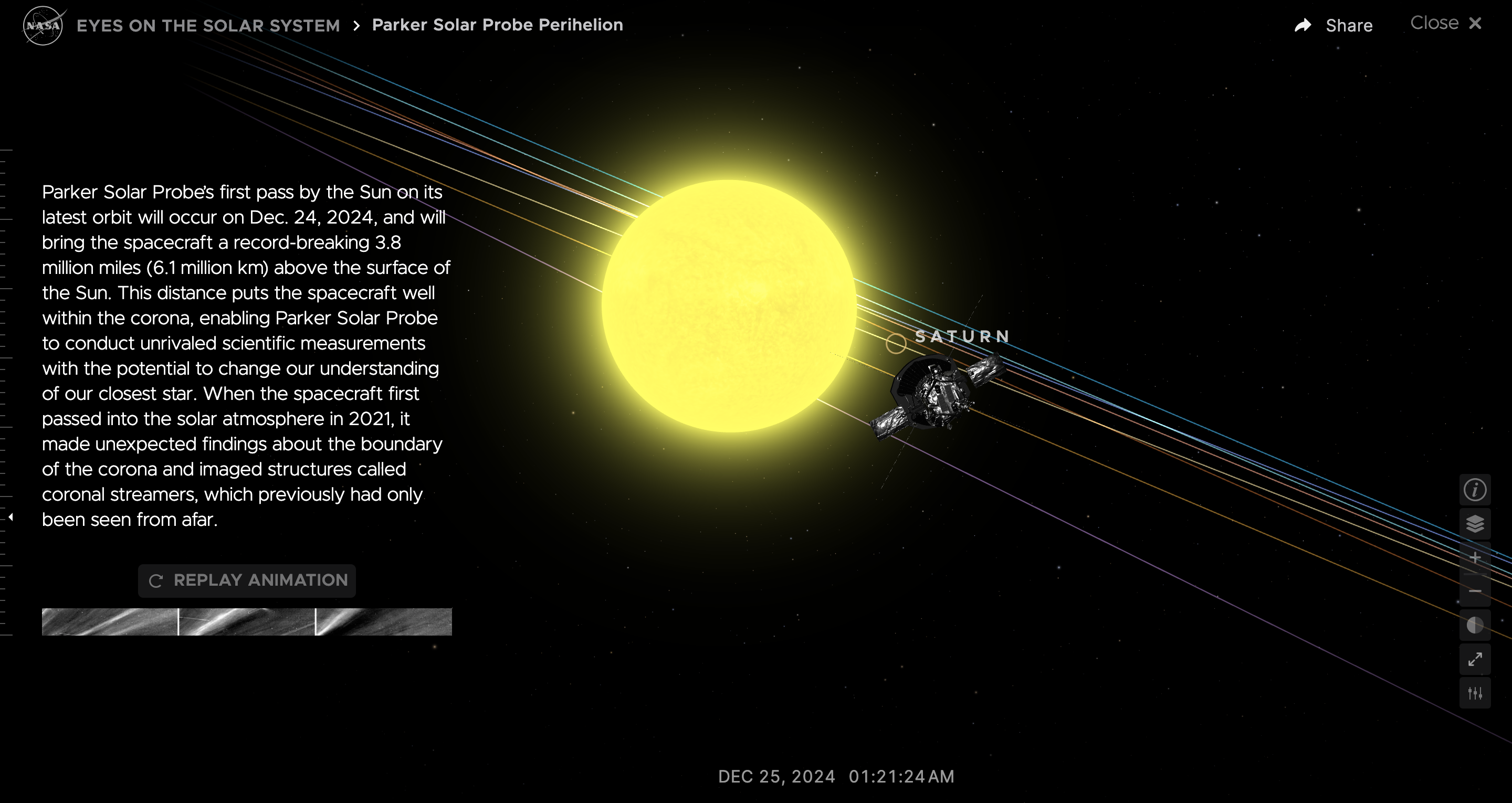Share this Parker Solar Probe view
Viewport: 1512px width, 803px height.
tap(1333, 25)
